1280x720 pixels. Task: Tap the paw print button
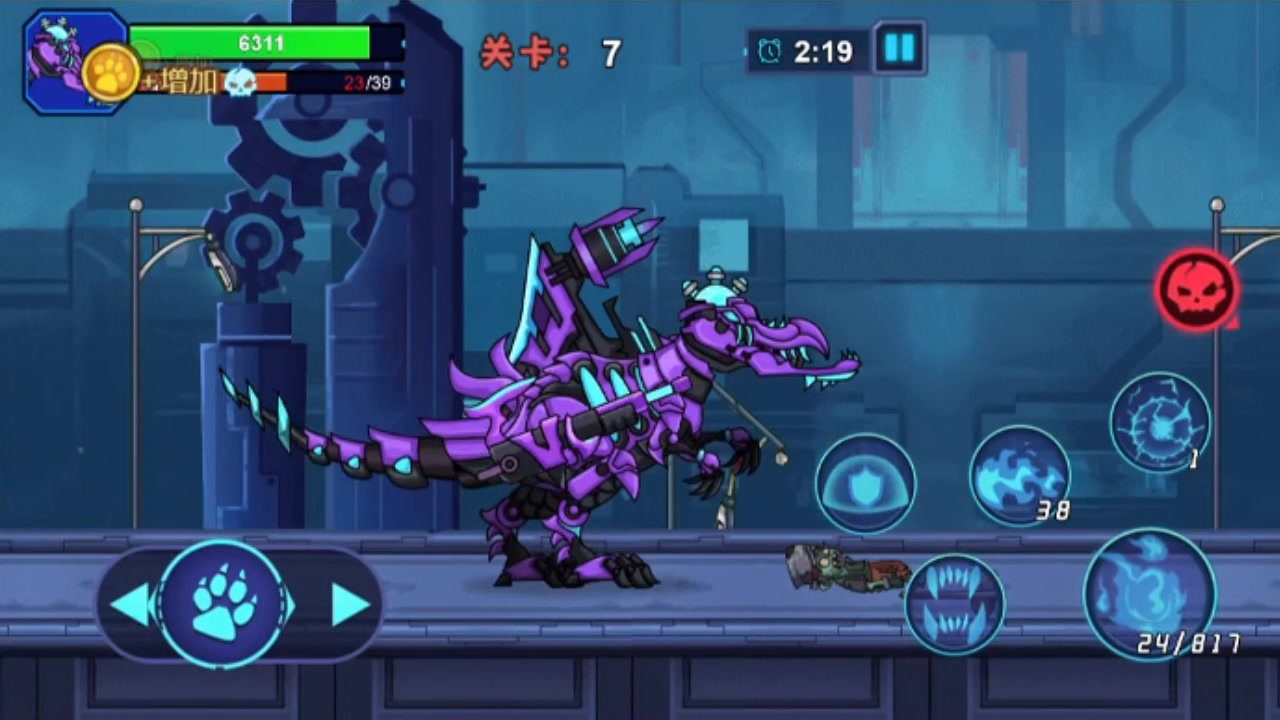tap(222, 603)
